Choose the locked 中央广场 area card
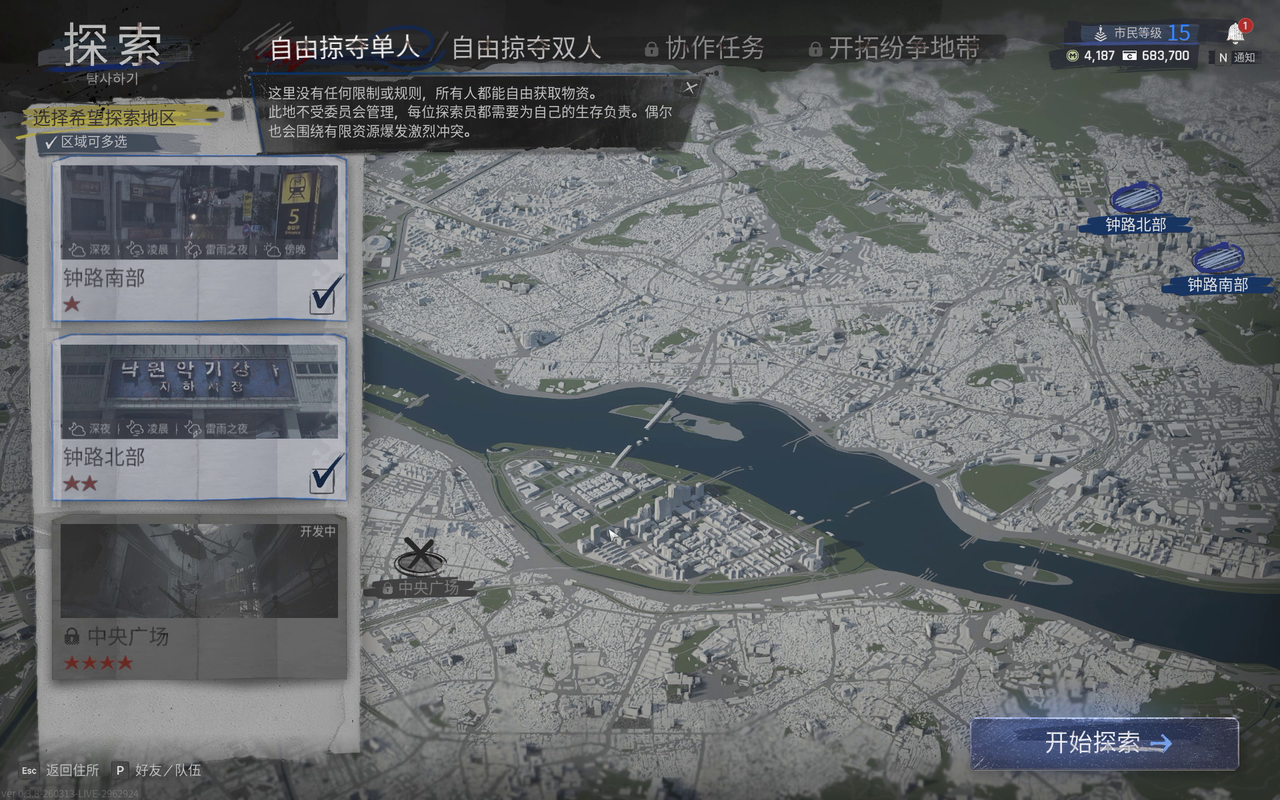This screenshot has height=800, width=1280. [x=199, y=598]
